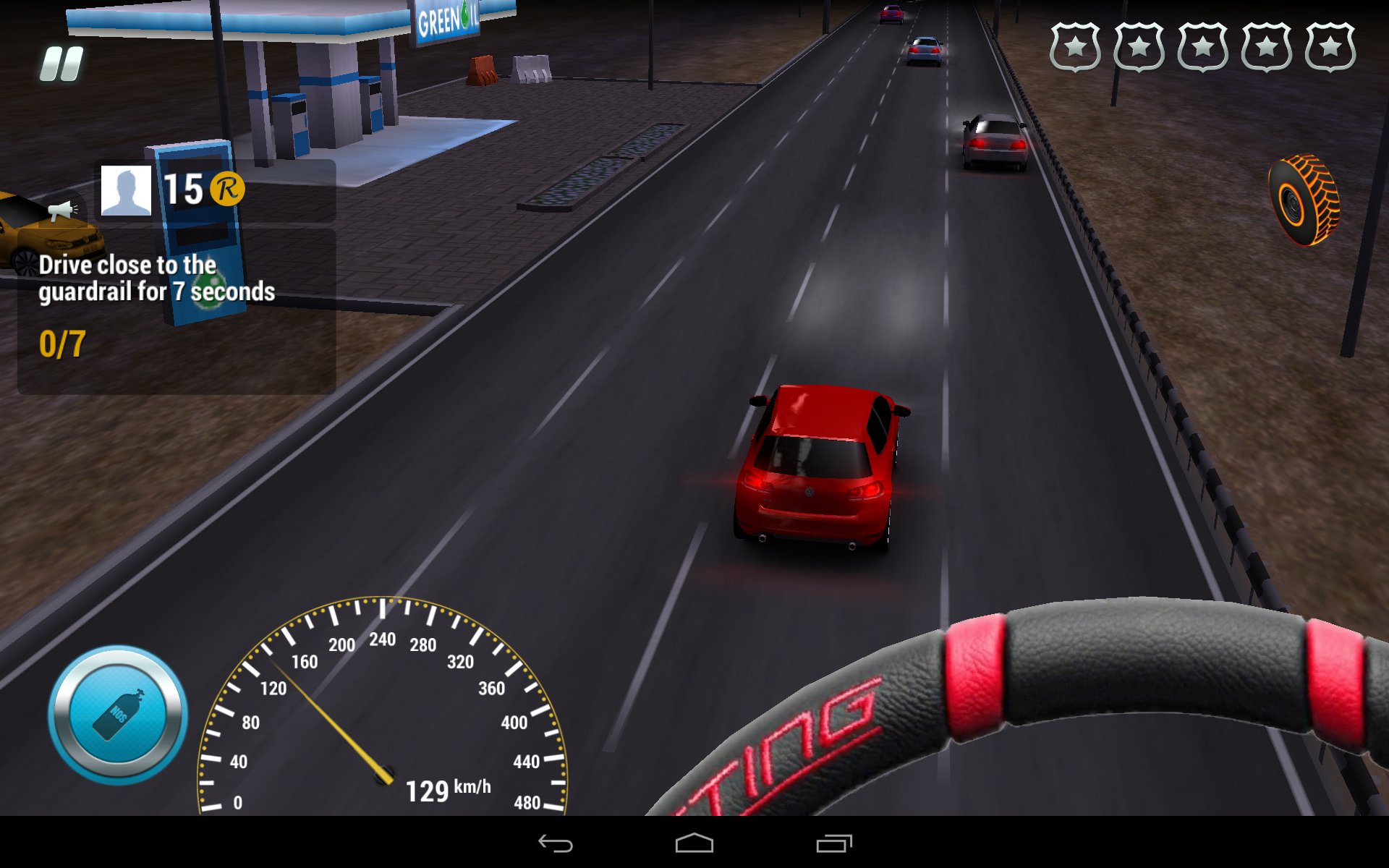The image size is (1389, 868).
Task: Pause the race with the pause button
Action: 61,64
